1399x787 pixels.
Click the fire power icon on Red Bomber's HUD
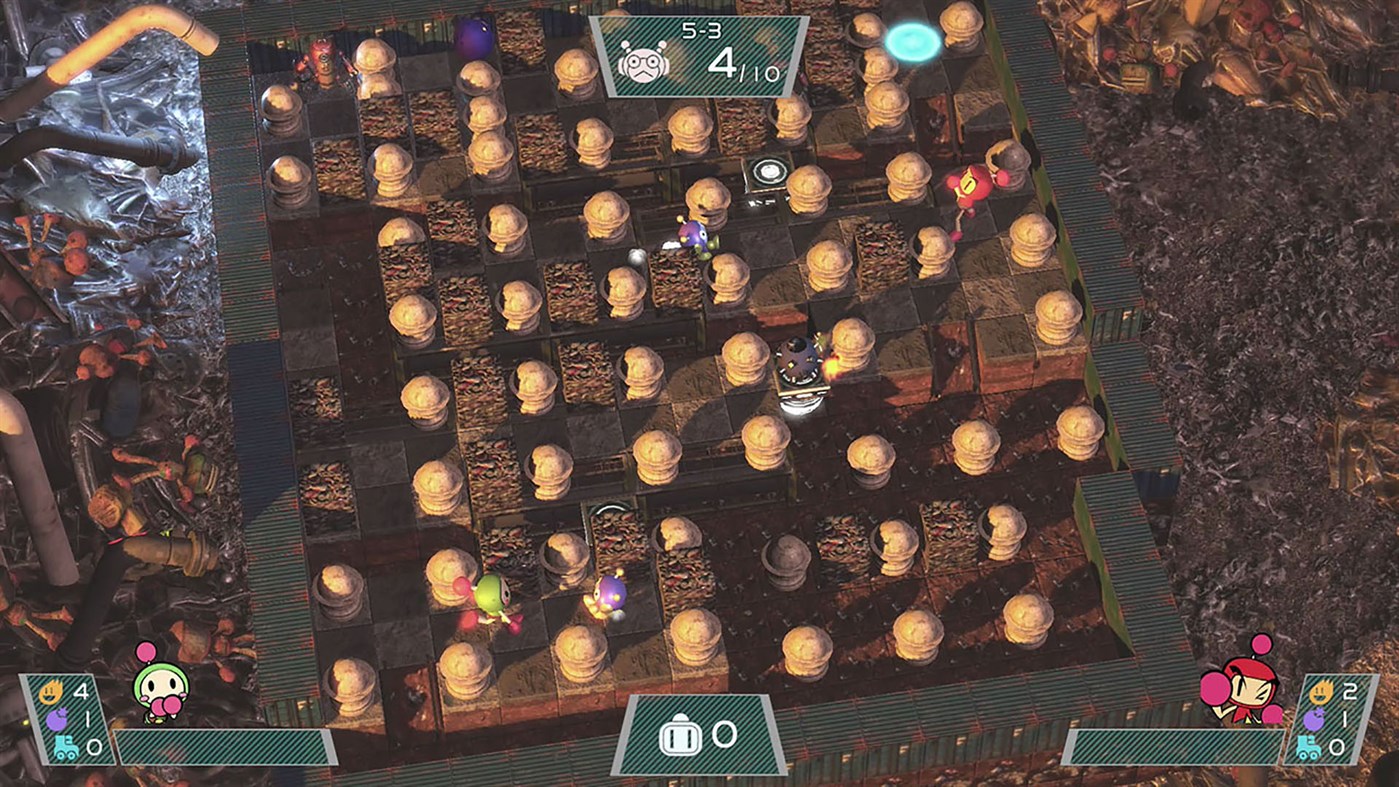coord(1321,690)
